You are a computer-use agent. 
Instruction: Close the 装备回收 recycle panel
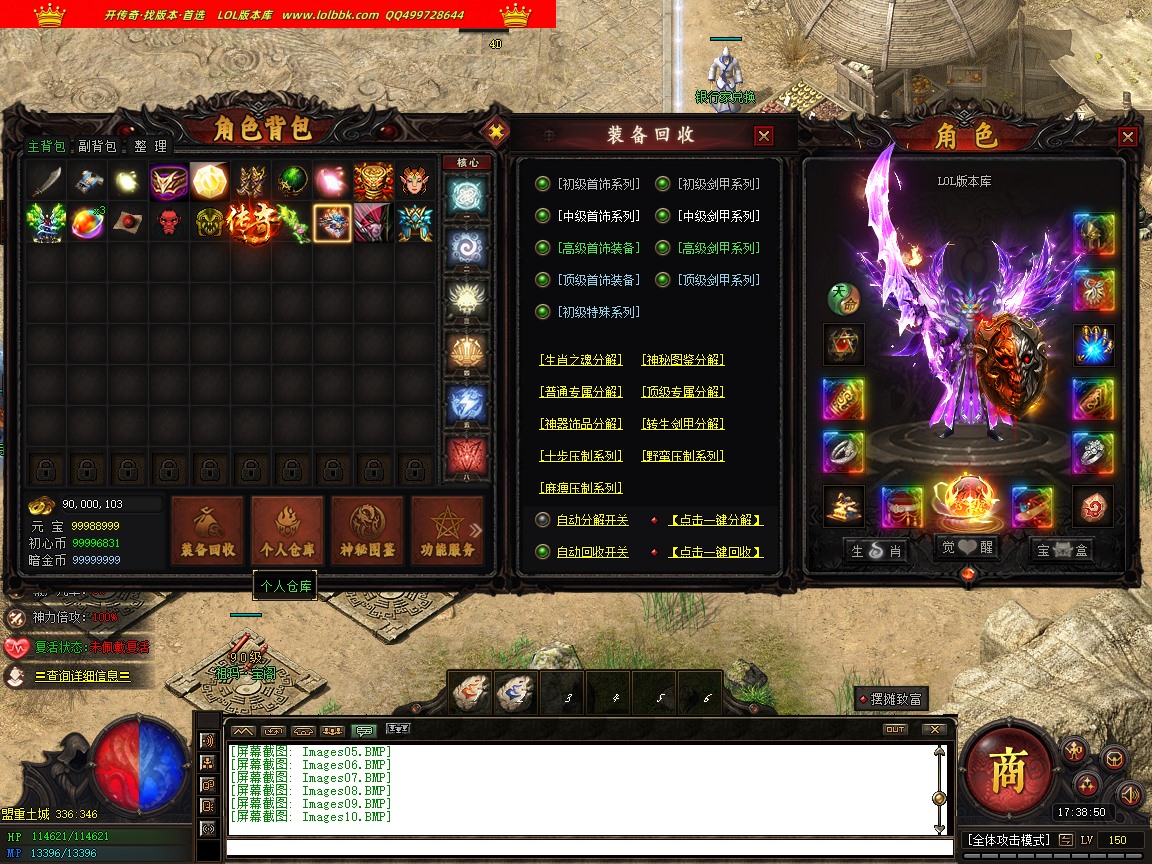(764, 136)
